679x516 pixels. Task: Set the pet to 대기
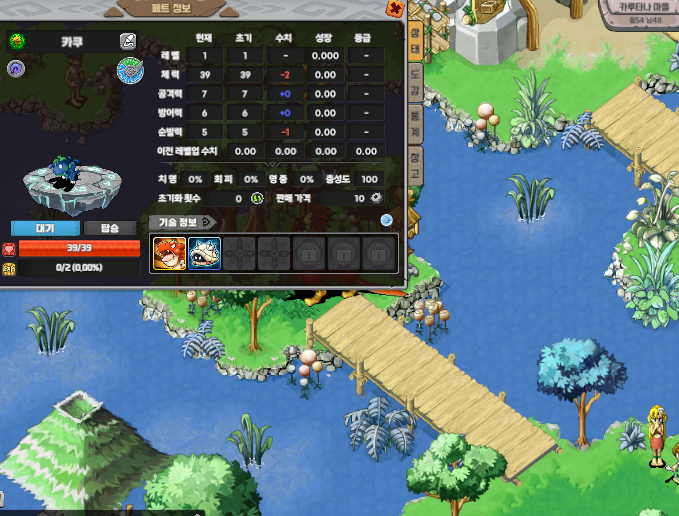(45, 228)
